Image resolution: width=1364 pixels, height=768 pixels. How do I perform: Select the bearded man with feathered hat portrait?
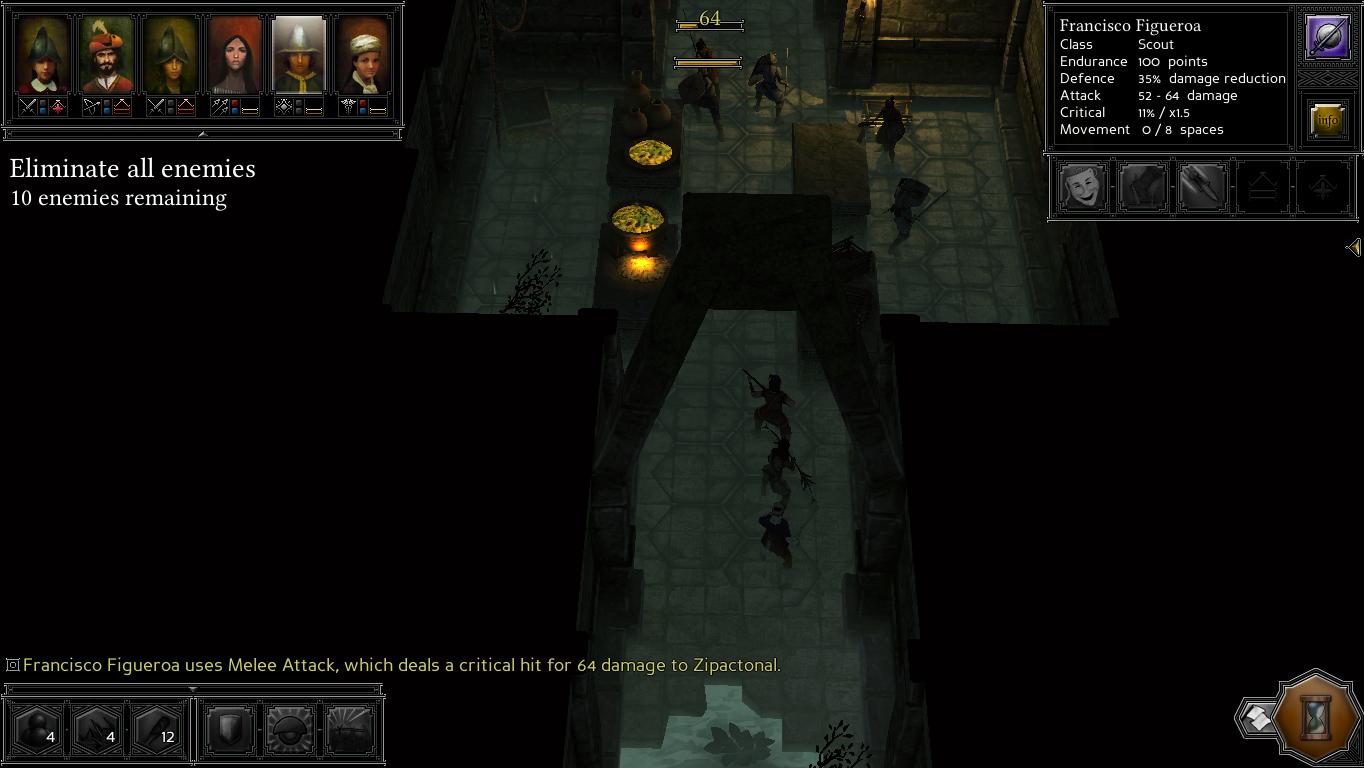[x=106, y=55]
